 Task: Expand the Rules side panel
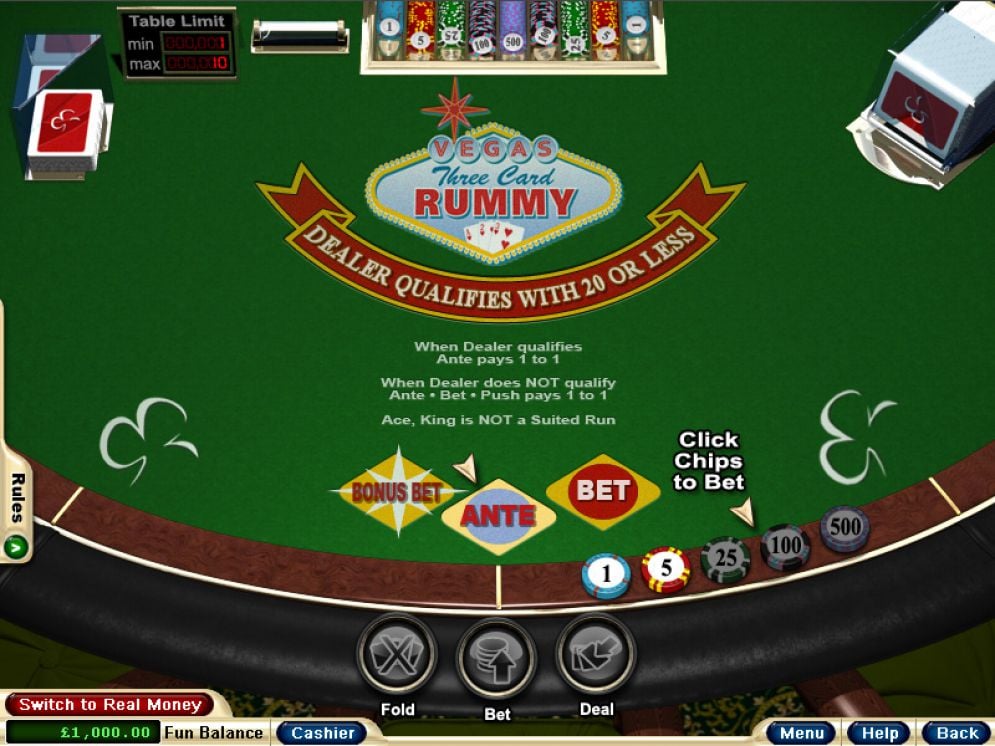coord(16,510)
